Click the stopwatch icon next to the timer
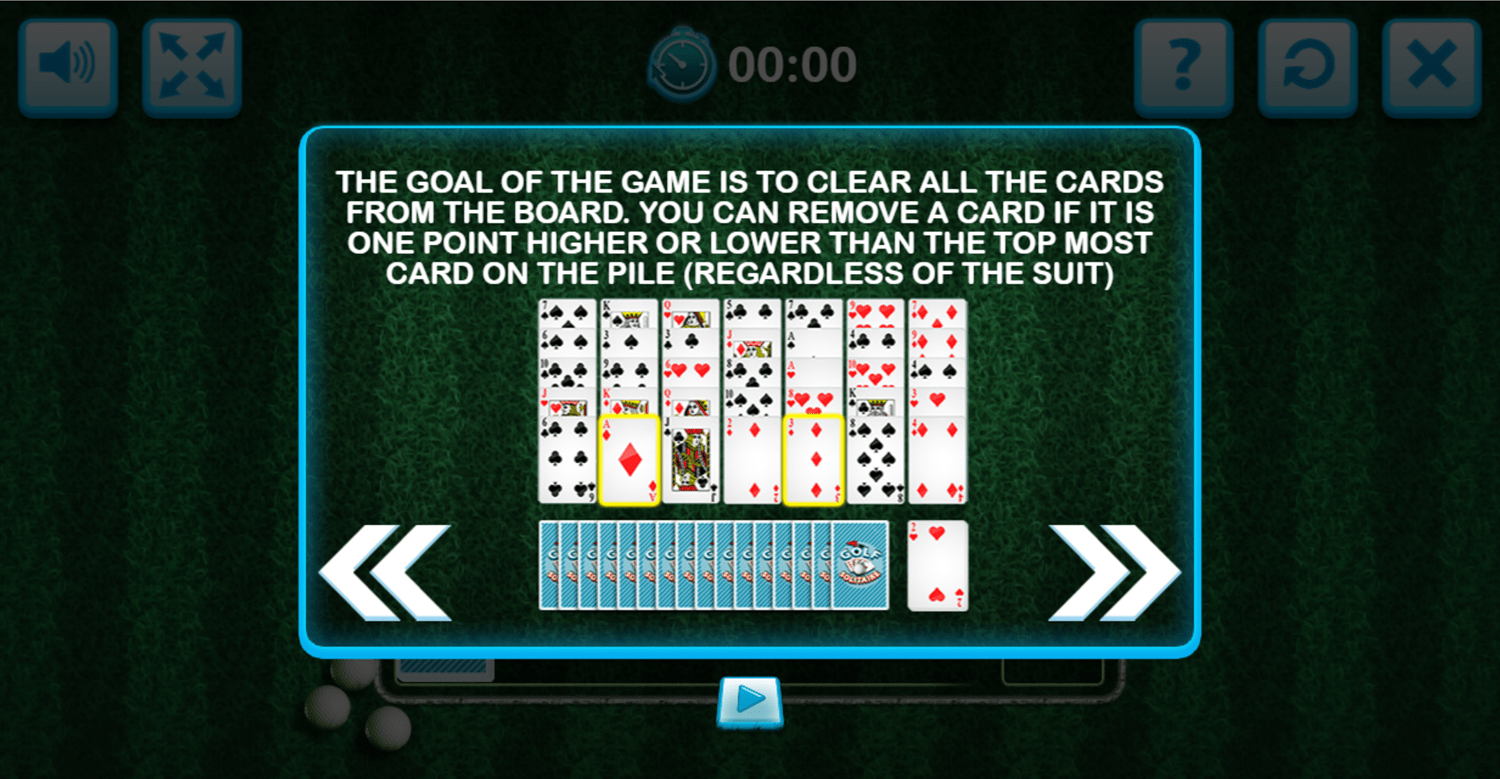 pos(683,62)
